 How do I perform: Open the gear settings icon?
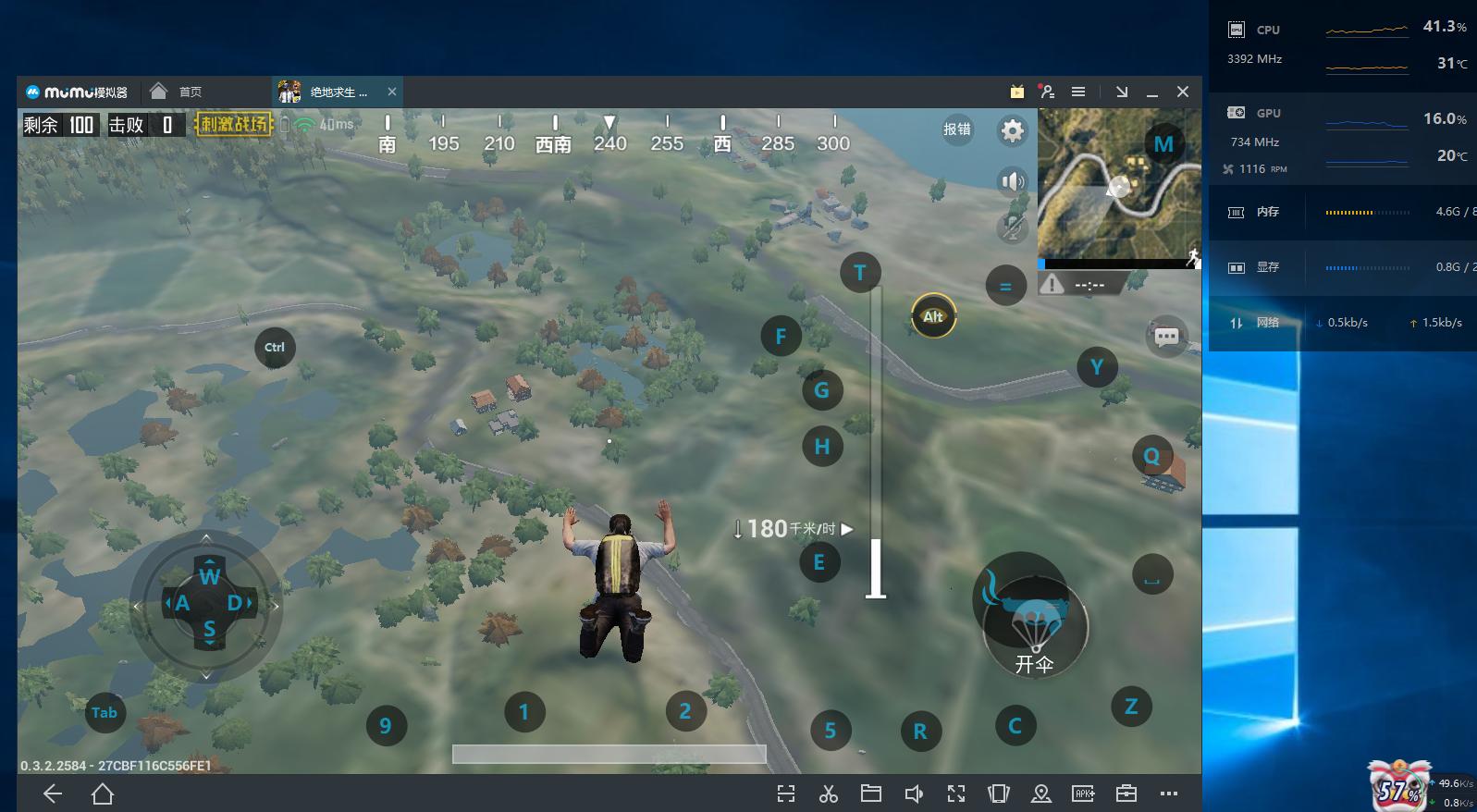tap(1013, 130)
